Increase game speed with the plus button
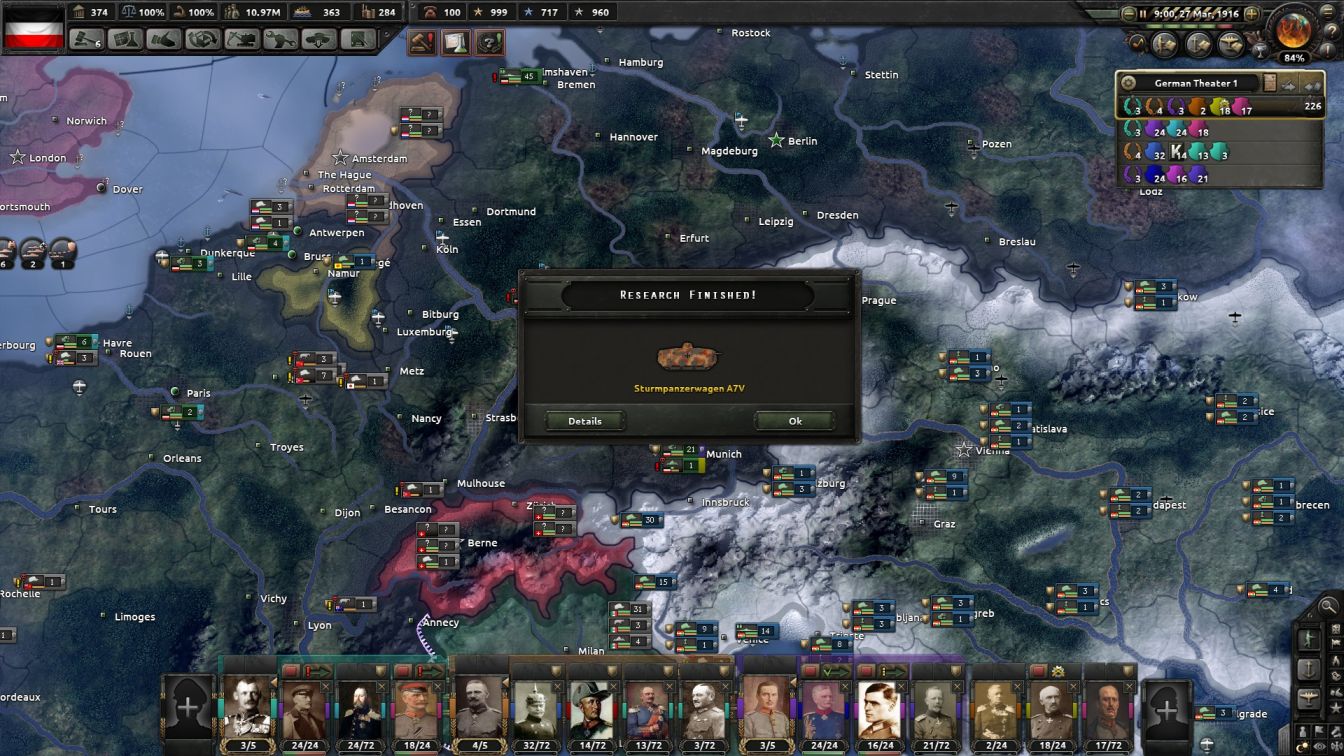Viewport: 1344px width, 756px height. (x=1250, y=12)
